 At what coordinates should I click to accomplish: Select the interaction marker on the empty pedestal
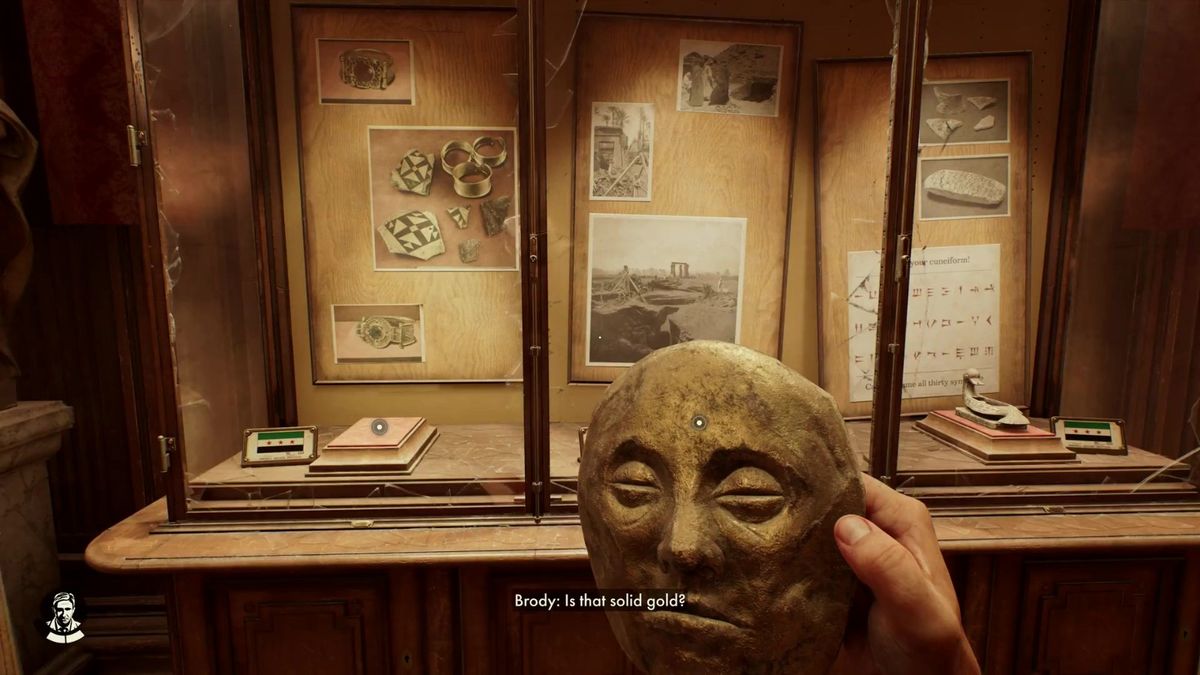tap(379, 427)
